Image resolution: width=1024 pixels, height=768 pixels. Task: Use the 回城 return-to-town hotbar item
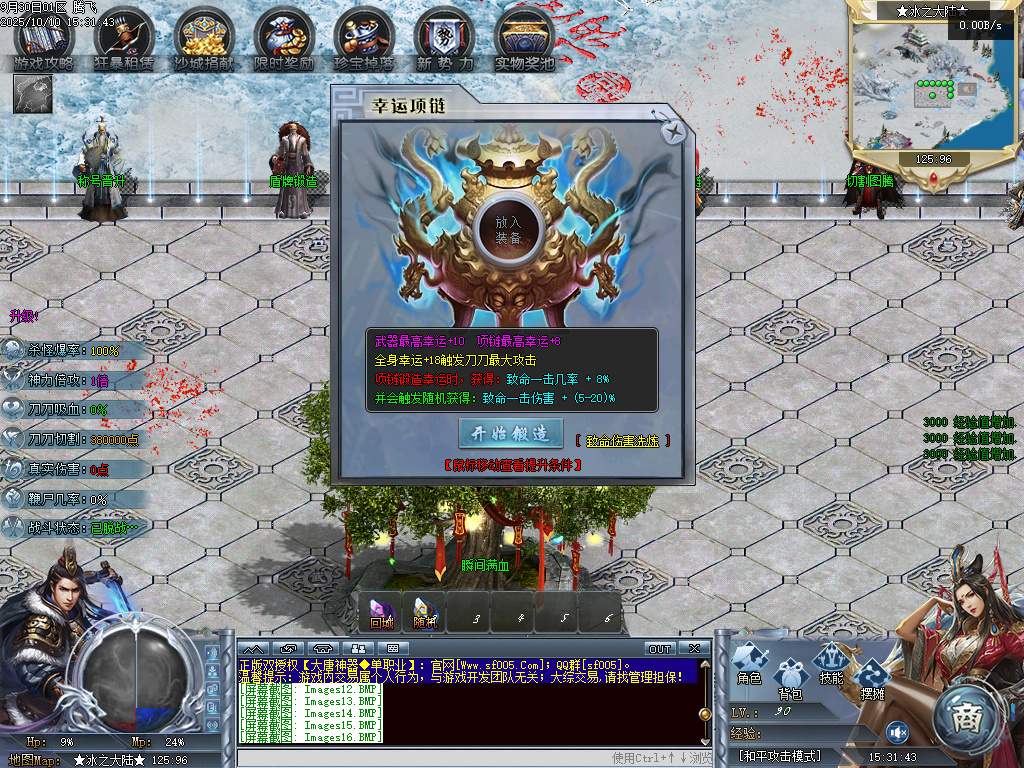pos(381,612)
